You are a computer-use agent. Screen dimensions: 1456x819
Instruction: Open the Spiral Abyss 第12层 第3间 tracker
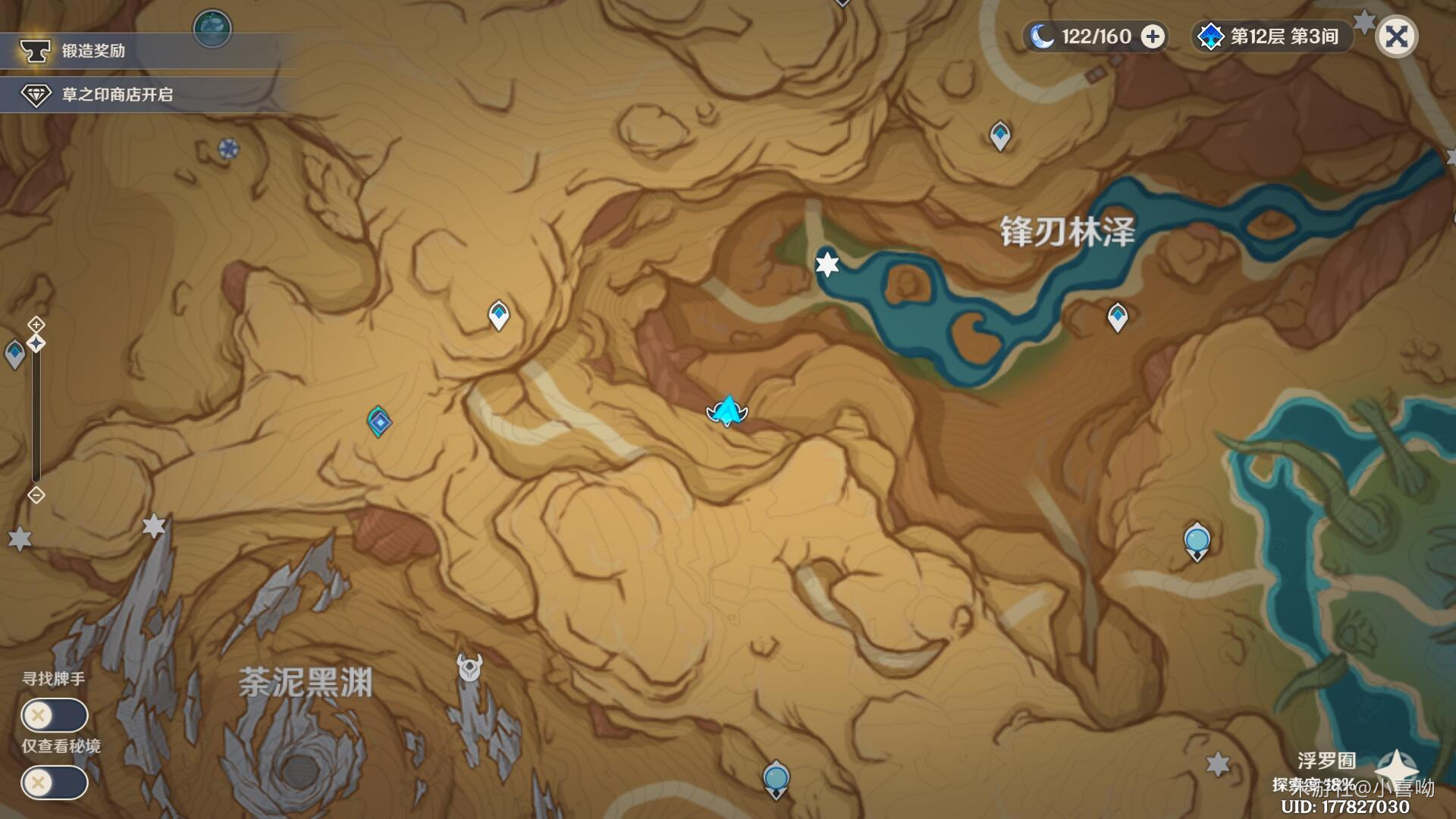click(x=1272, y=36)
